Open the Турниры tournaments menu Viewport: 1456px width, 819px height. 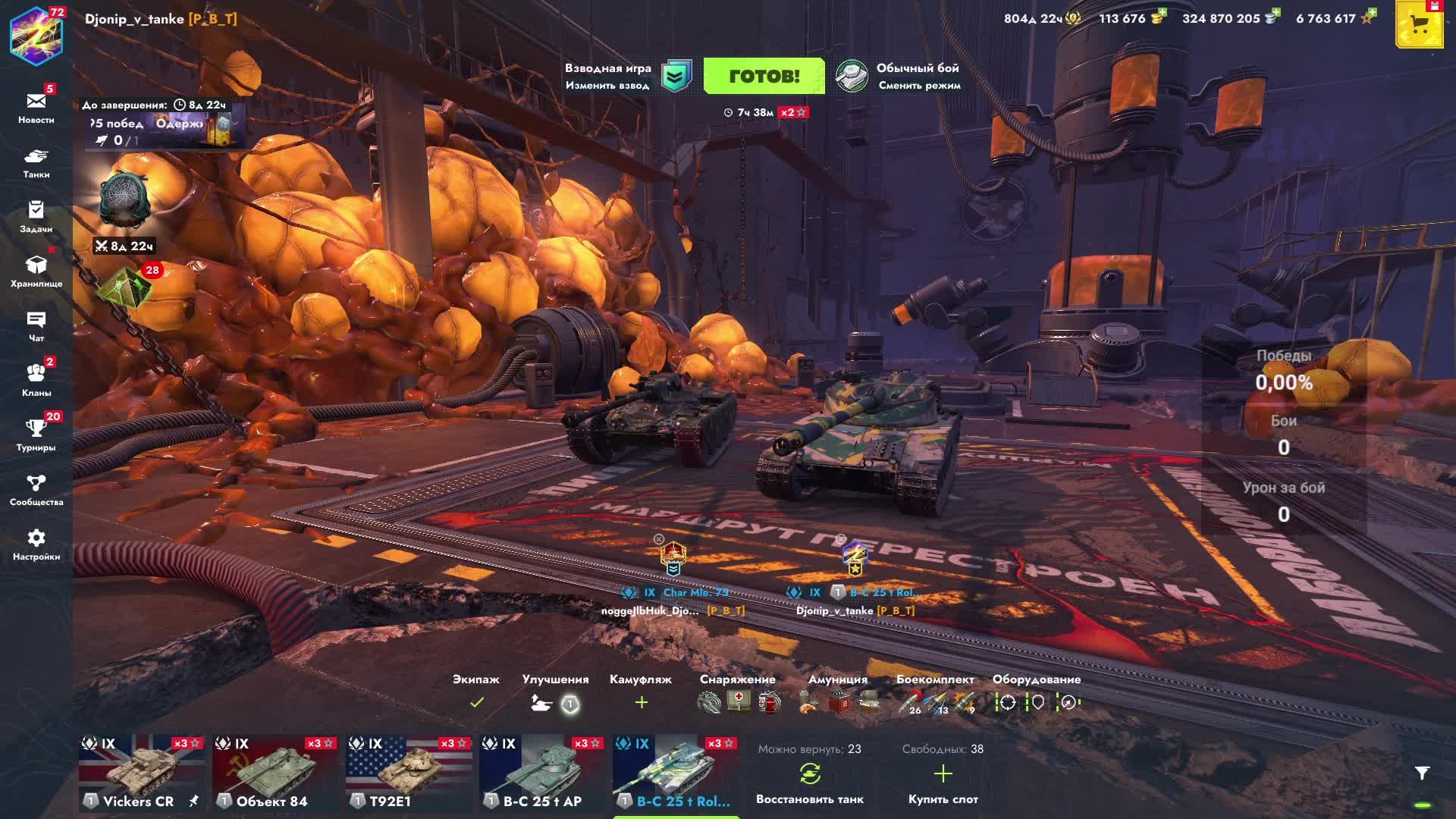[x=36, y=435]
